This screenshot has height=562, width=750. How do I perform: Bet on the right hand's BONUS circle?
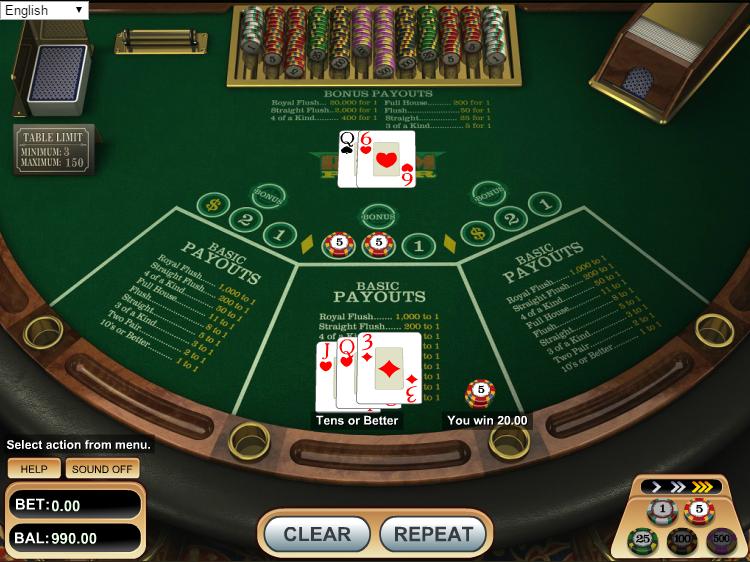(489, 192)
